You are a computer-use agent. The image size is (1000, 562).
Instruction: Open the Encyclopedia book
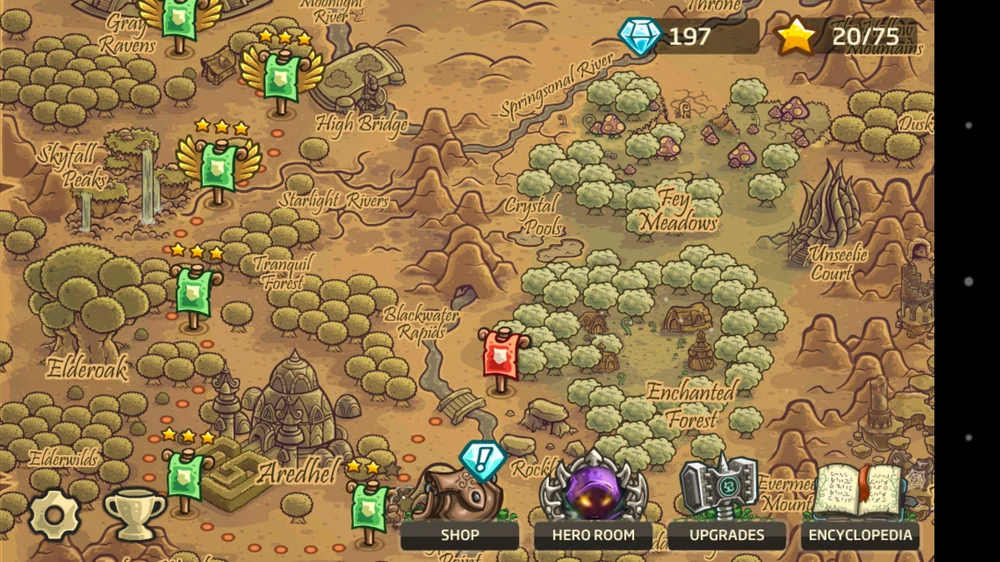pos(860,533)
